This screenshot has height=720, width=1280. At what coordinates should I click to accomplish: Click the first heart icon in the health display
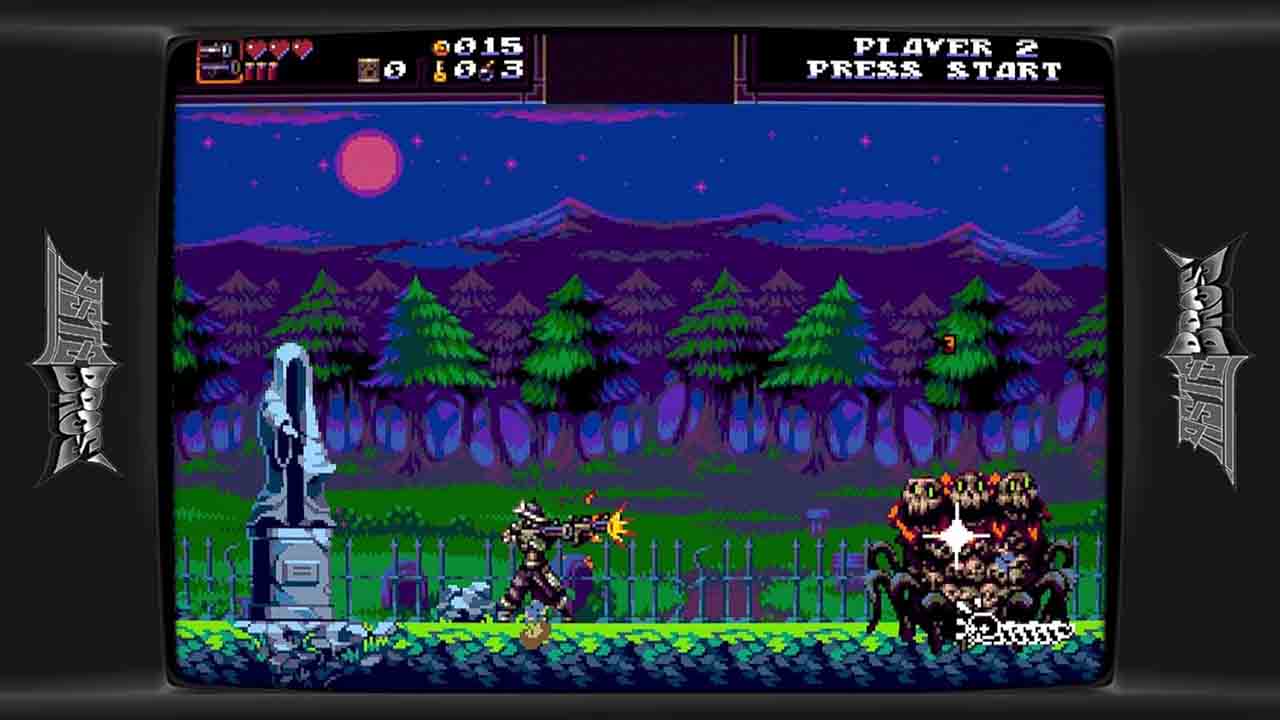[x=254, y=48]
